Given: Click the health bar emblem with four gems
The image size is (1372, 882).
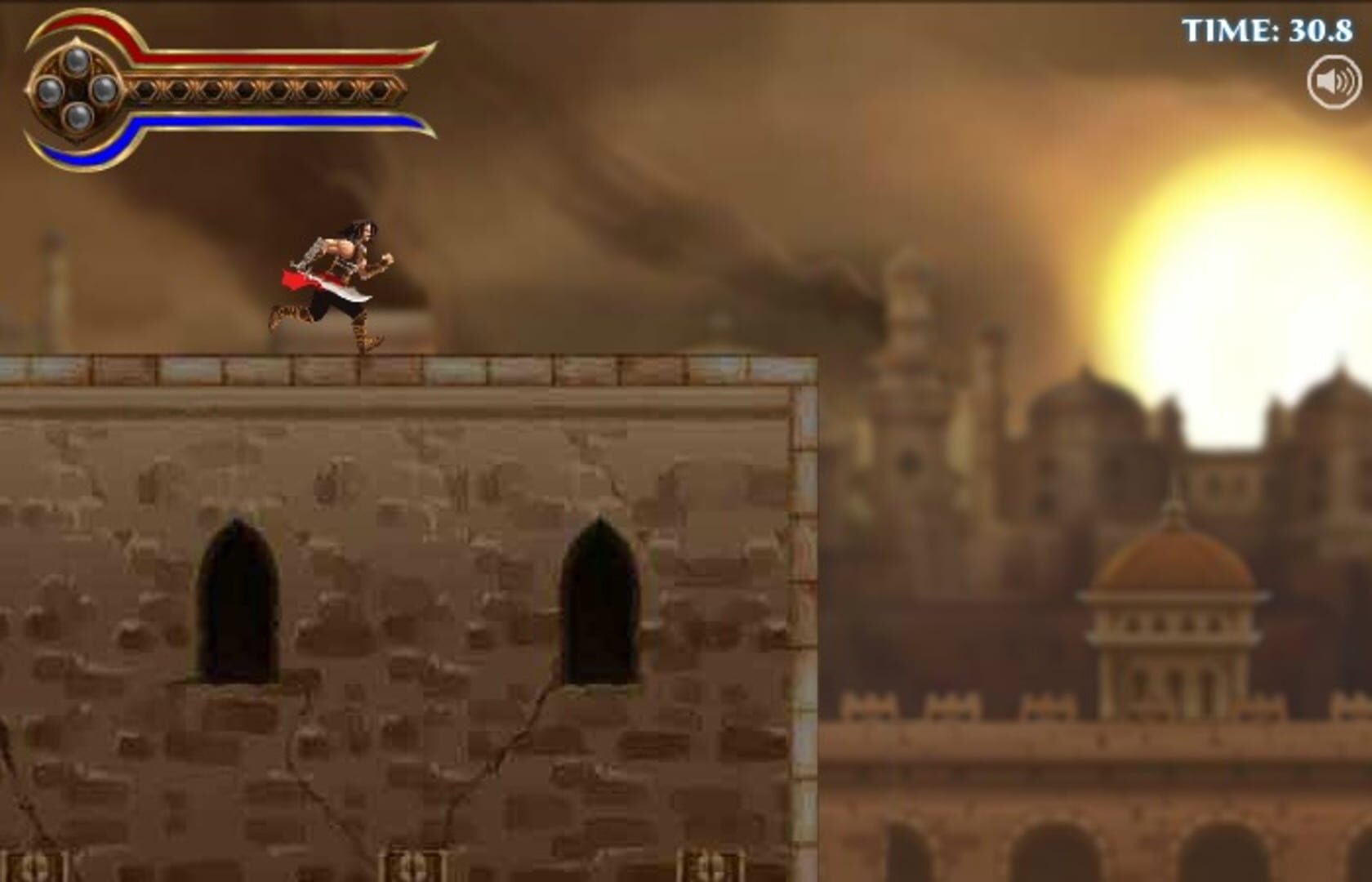Looking at the screenshot, I should (x=78, y=90).
